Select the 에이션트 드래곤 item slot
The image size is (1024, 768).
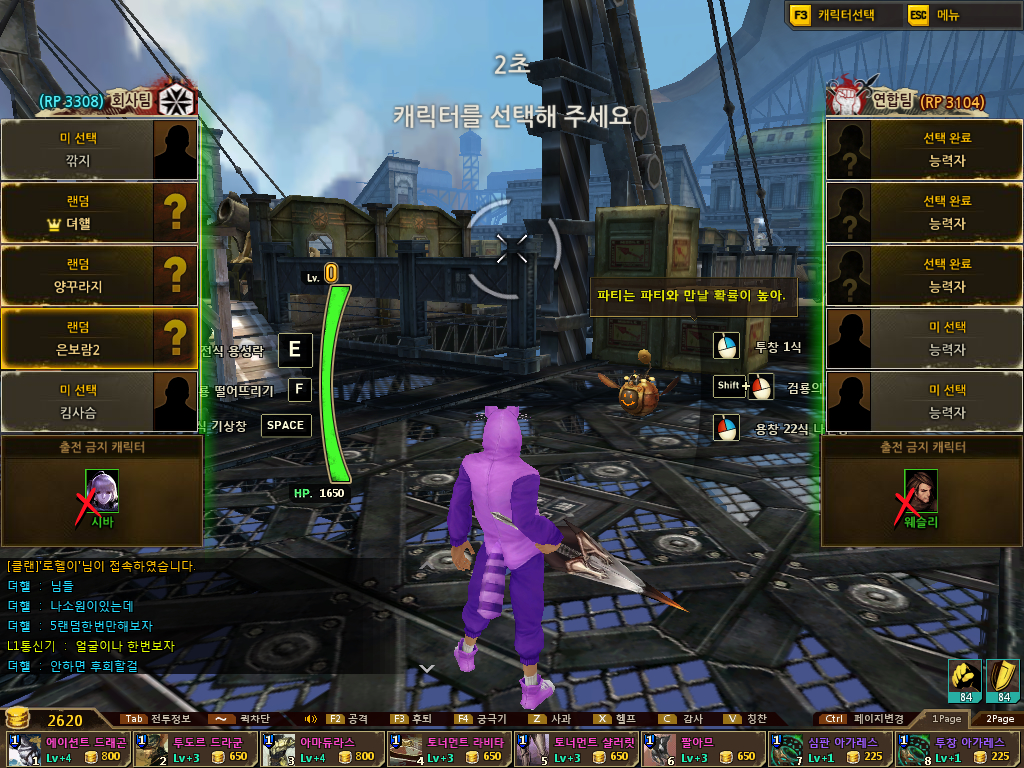click(x=68, y=749)
